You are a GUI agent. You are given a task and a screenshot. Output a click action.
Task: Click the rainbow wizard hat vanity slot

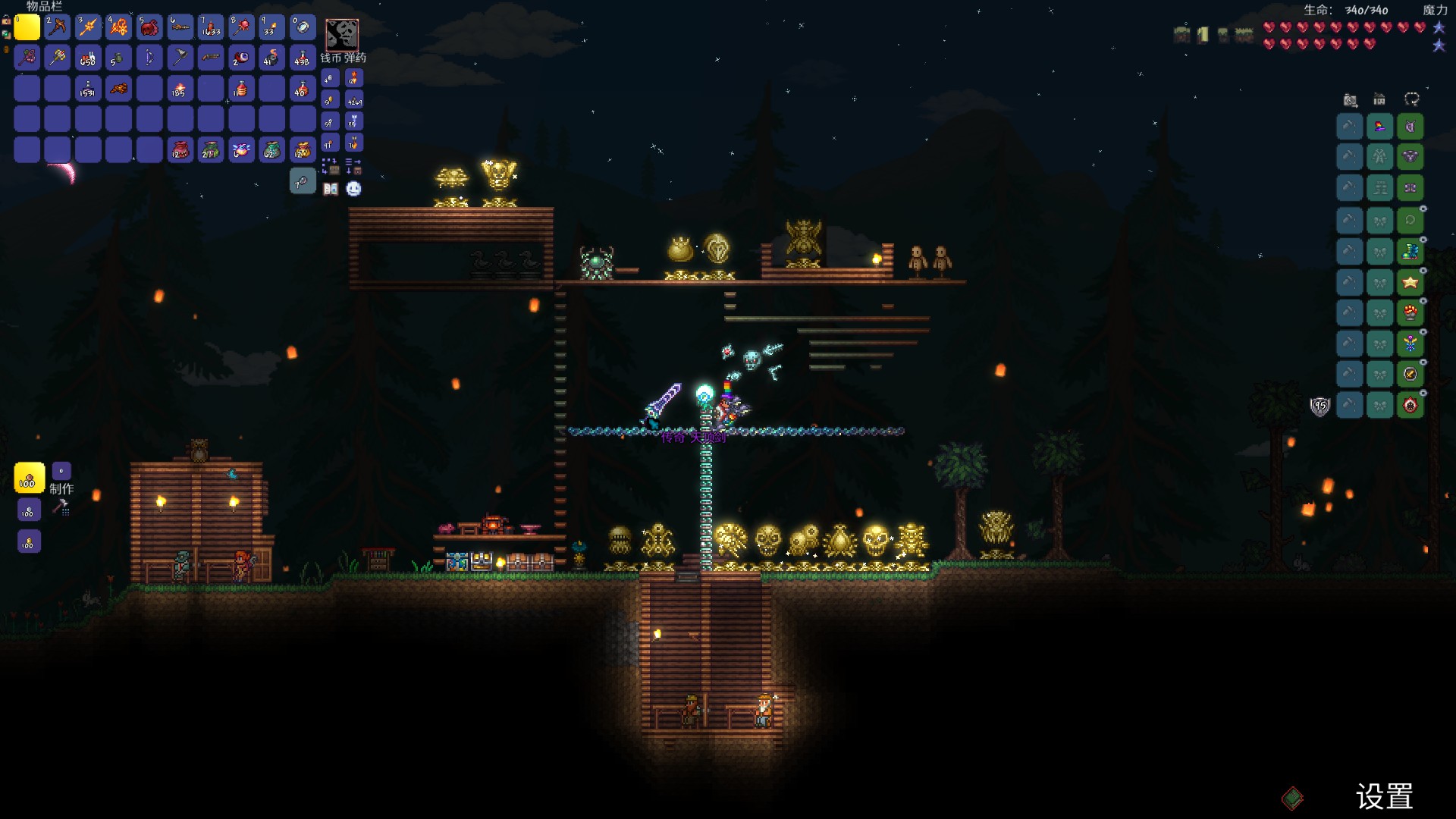tap(1379, 127)
